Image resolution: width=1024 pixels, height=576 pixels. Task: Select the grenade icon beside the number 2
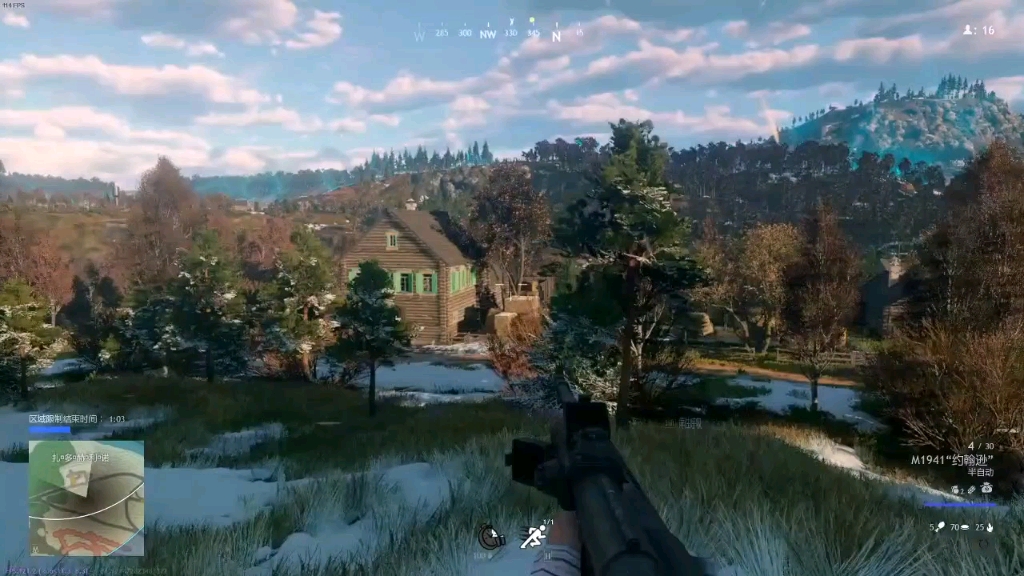[x=954, y=489]
